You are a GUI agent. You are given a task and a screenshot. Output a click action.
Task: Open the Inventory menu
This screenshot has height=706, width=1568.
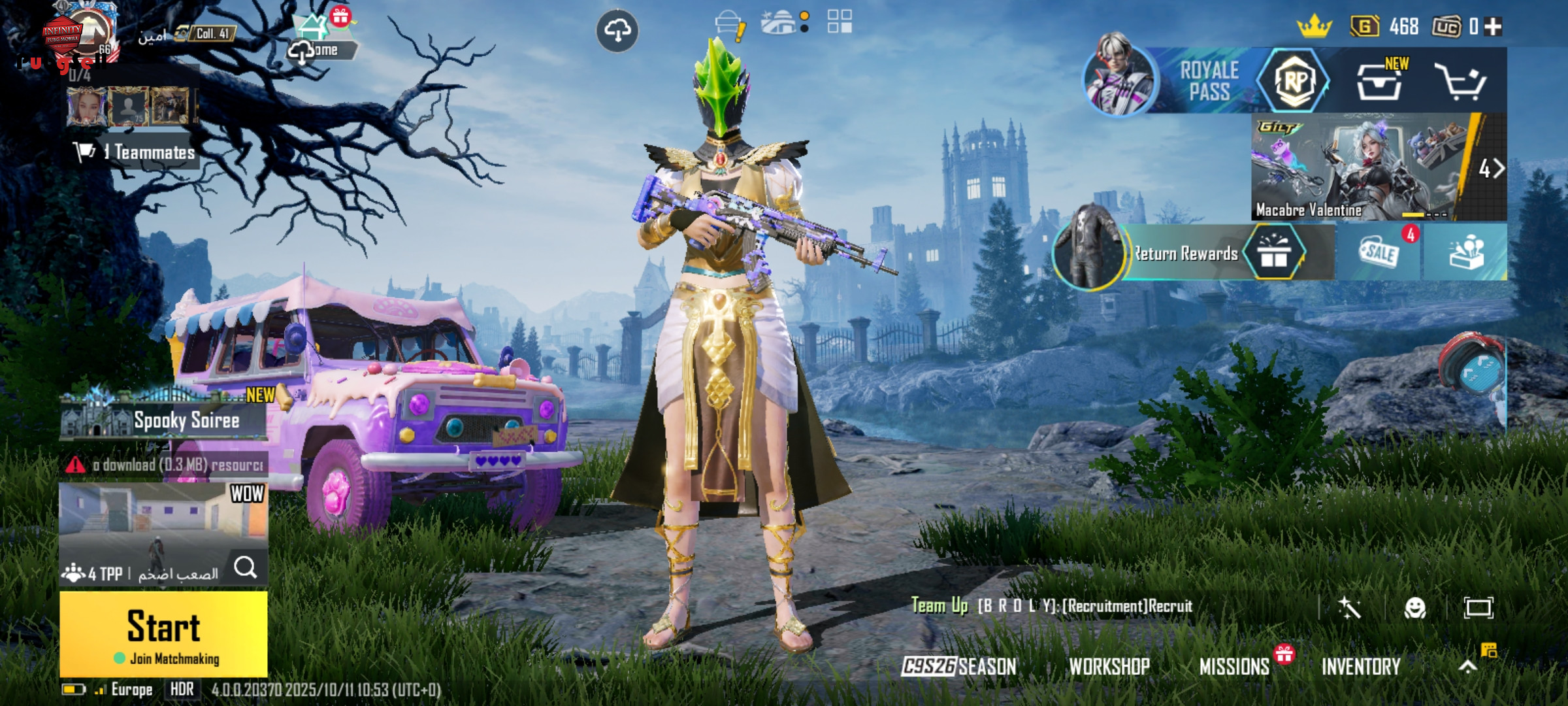(1361, 666)
